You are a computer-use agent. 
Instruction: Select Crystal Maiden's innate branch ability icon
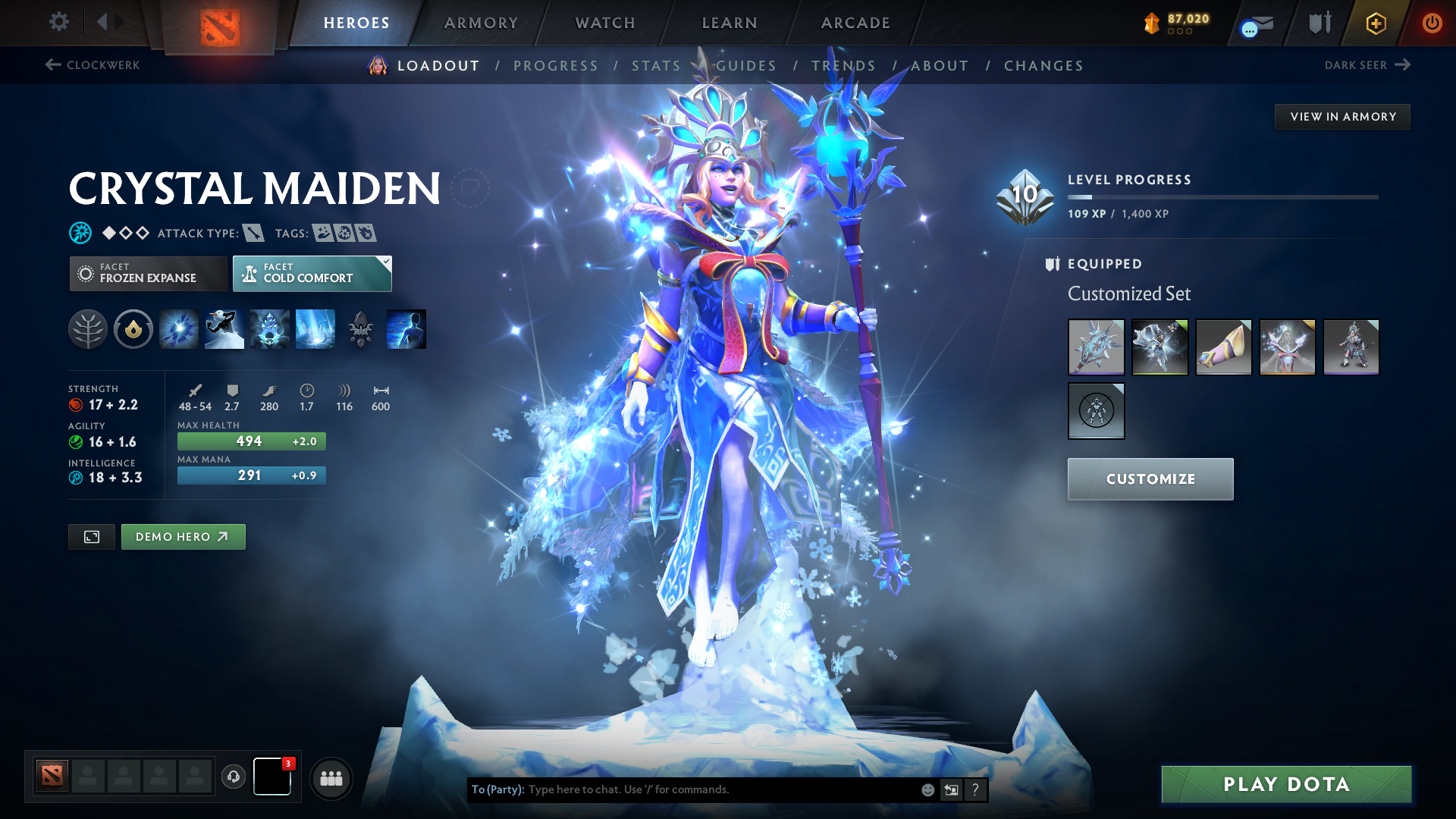(88, 328)
